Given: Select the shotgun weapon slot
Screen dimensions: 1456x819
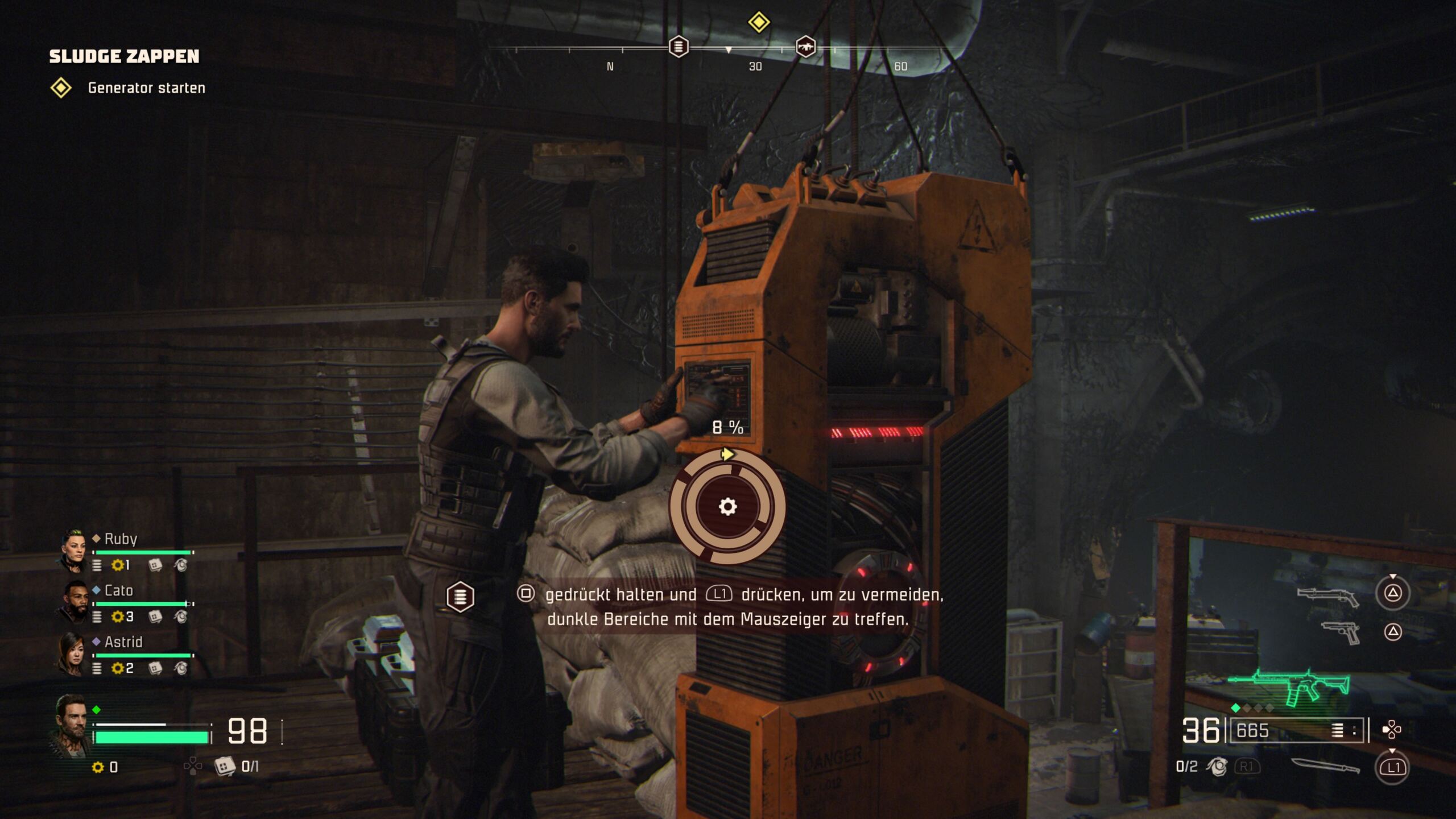Looking at the screenshot, I should [1328, 596].
